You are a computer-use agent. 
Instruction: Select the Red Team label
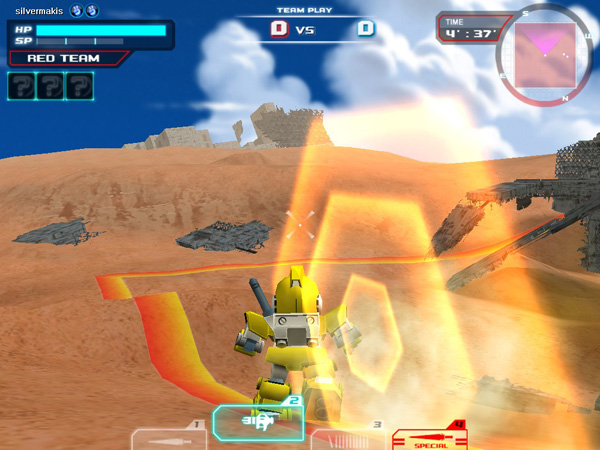pyautogui.click(x=63, y=59)
